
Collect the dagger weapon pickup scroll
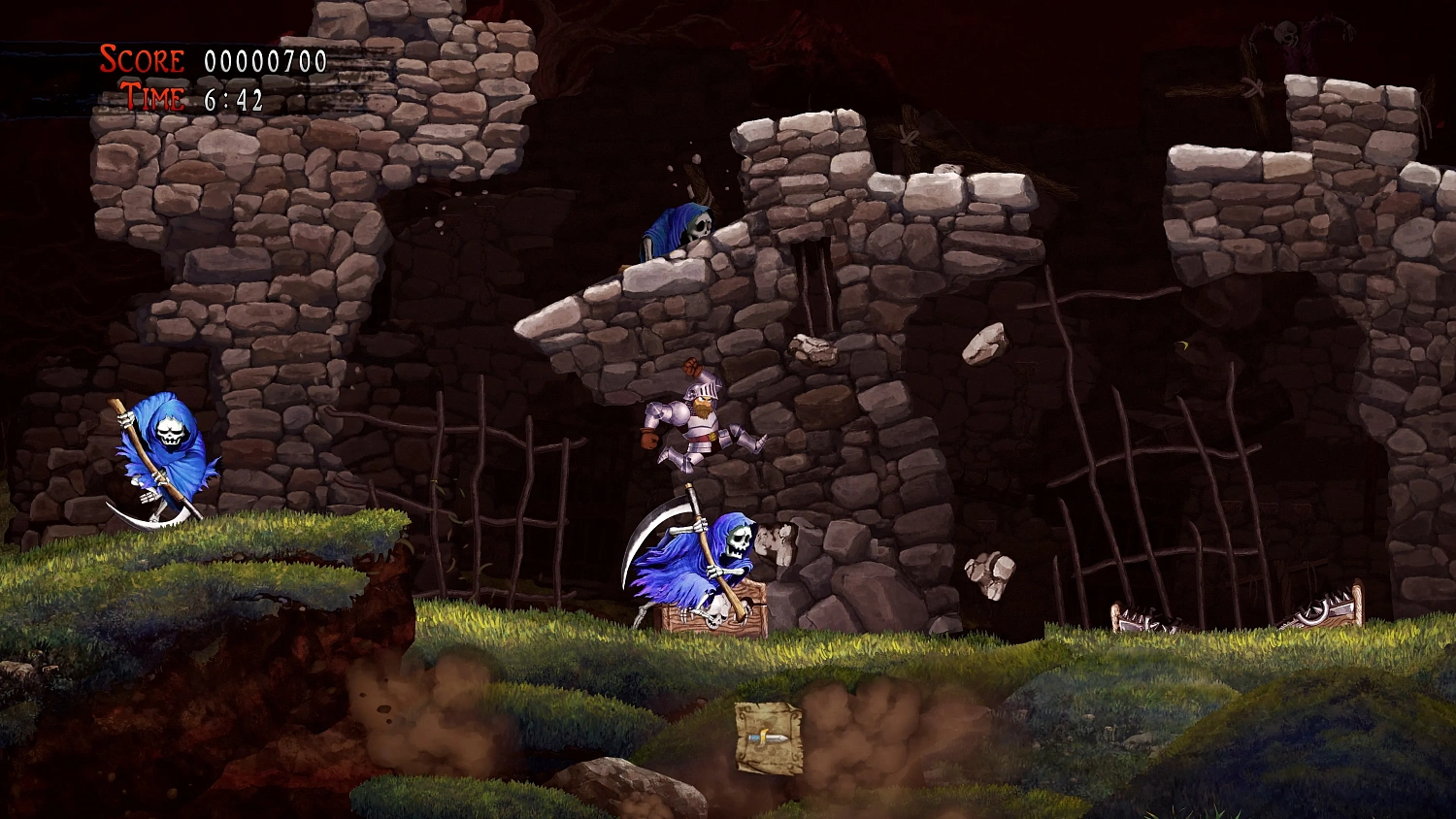click(767, 737)
